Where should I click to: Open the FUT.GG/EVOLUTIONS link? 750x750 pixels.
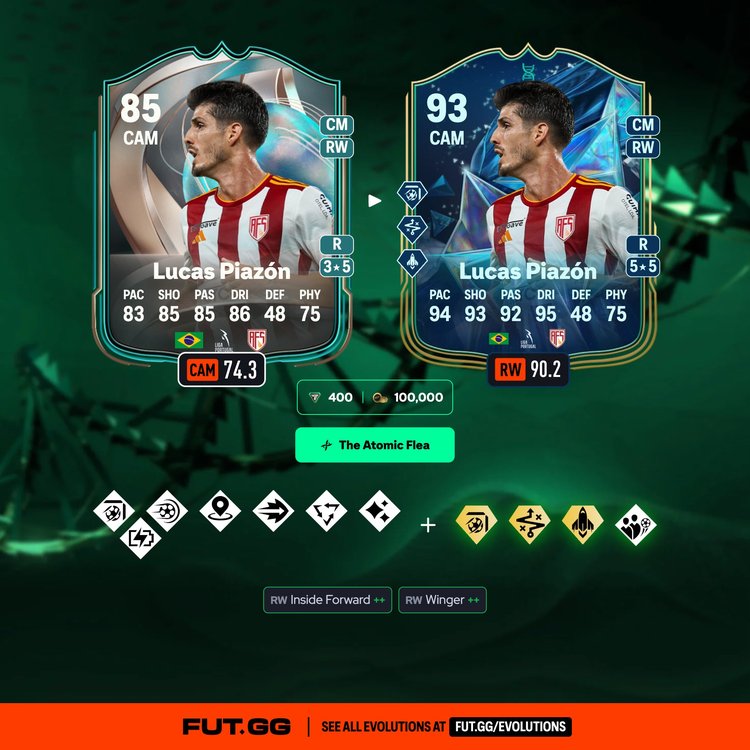point(510,727)
